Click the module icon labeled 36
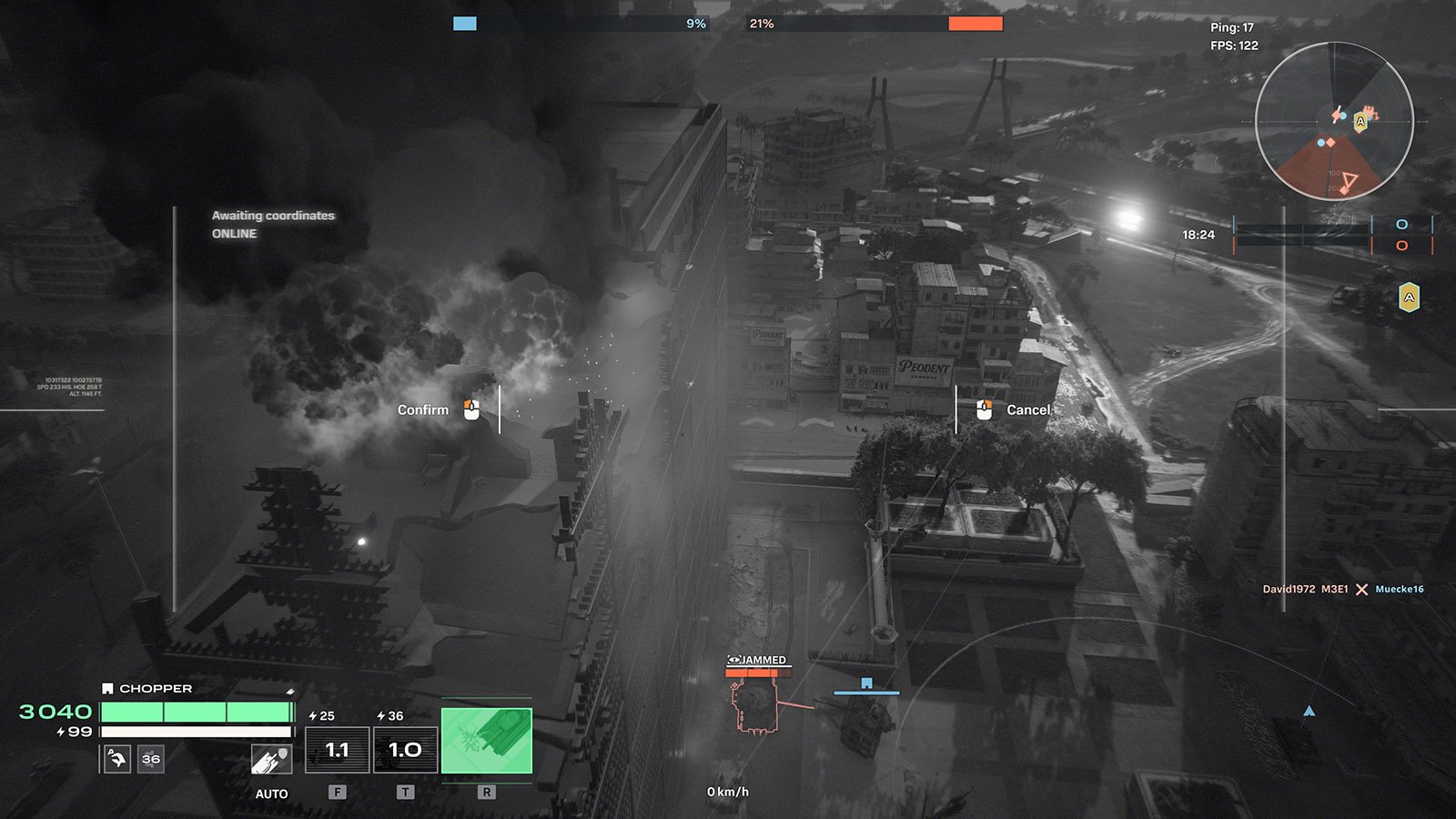 (x=151, y=758)
